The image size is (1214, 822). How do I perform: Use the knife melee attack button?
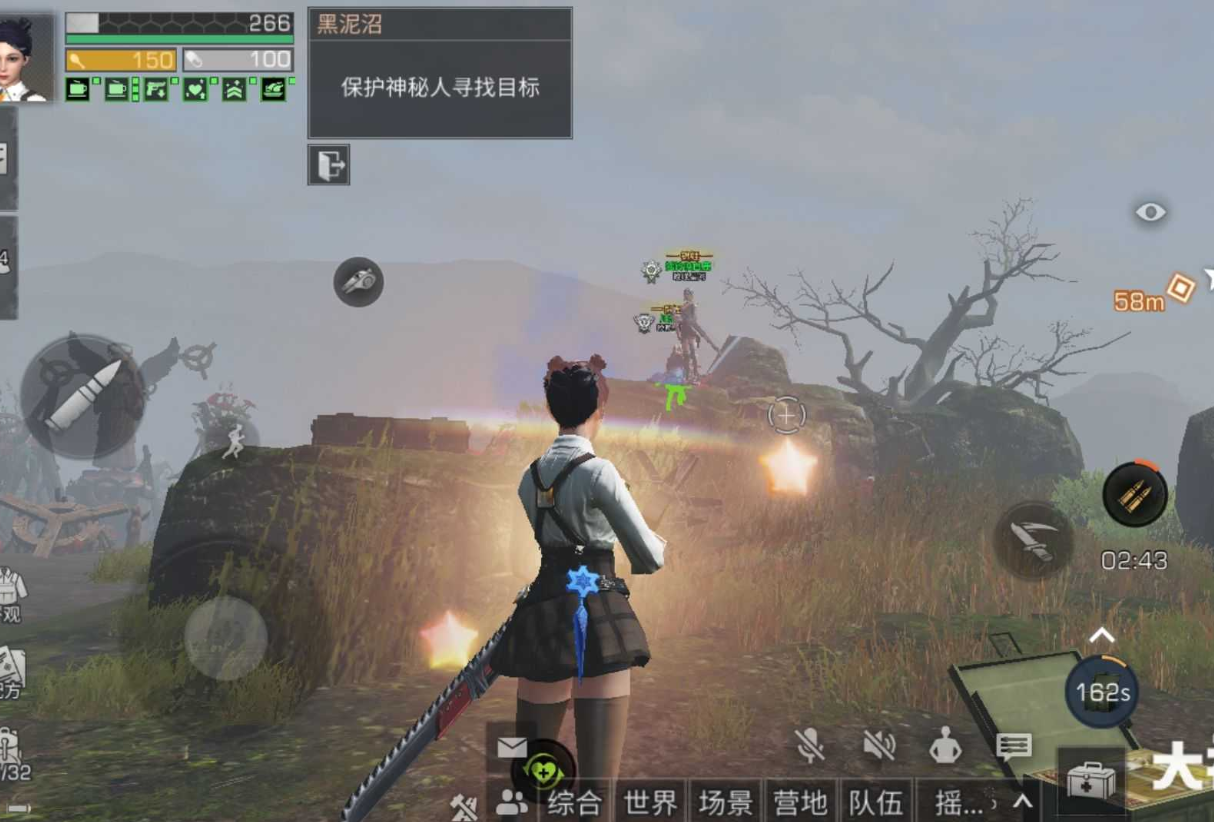[x=1033, y=540]
